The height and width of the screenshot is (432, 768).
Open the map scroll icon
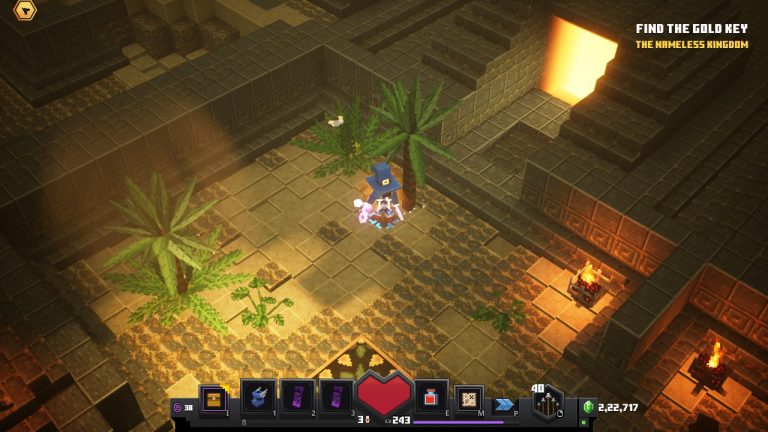(468, 398)
